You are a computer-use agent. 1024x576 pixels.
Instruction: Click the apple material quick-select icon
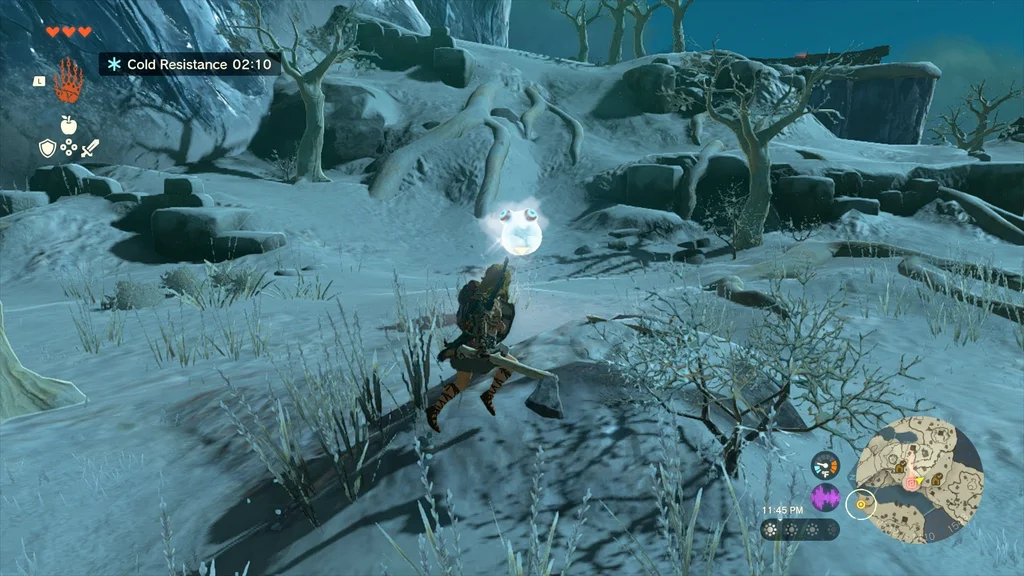pyautogui.click(x=68, y=124)
